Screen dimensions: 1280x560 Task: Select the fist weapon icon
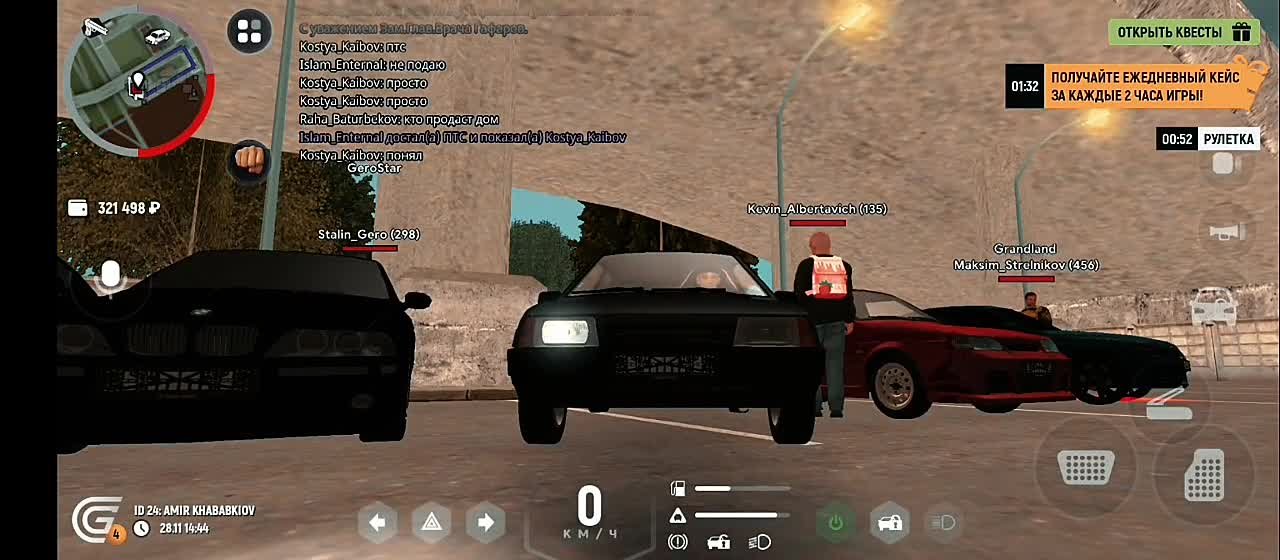[249, 159]
